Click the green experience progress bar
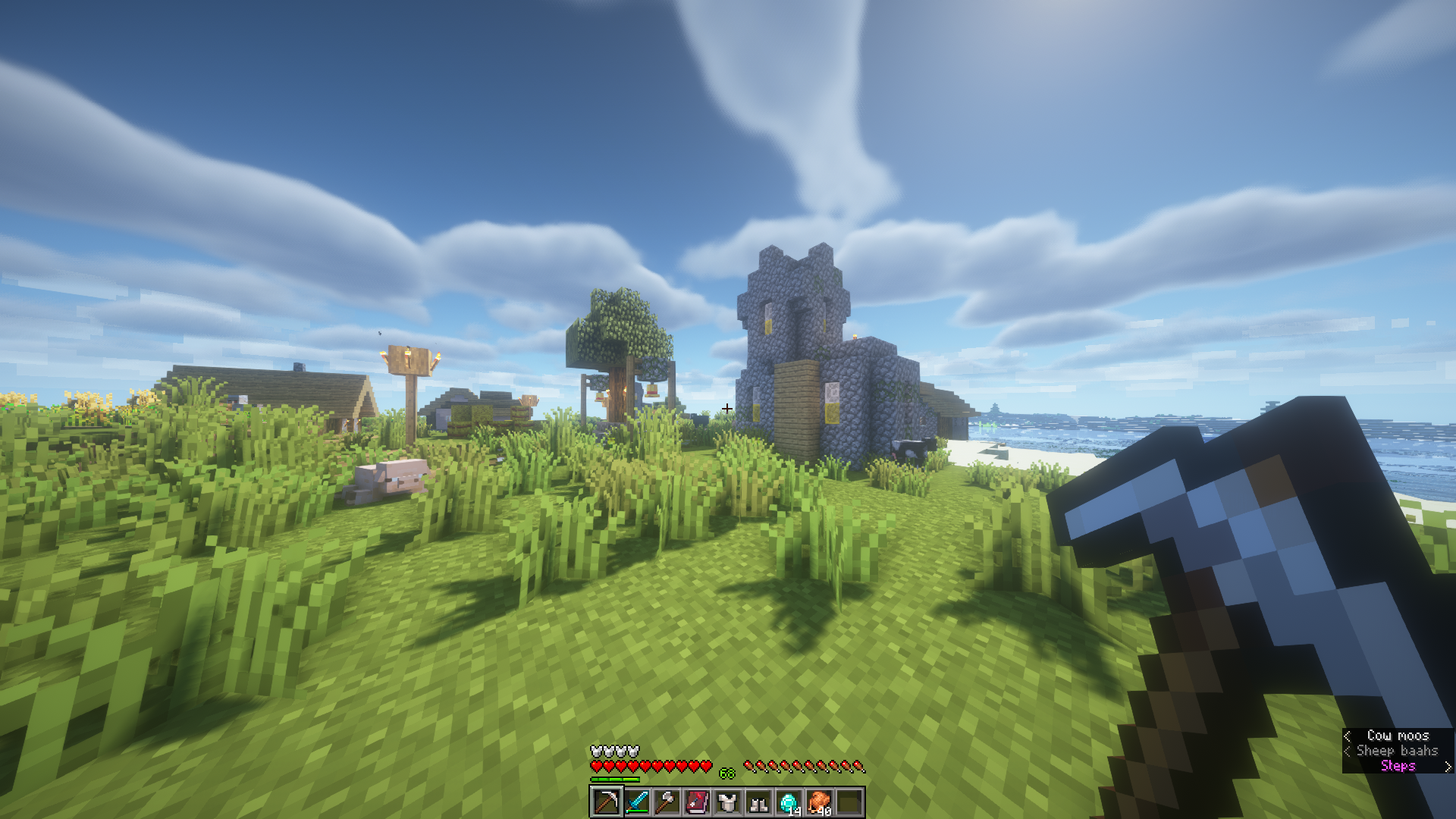This screenshot has width=1456, height=819. coord(614,779)
